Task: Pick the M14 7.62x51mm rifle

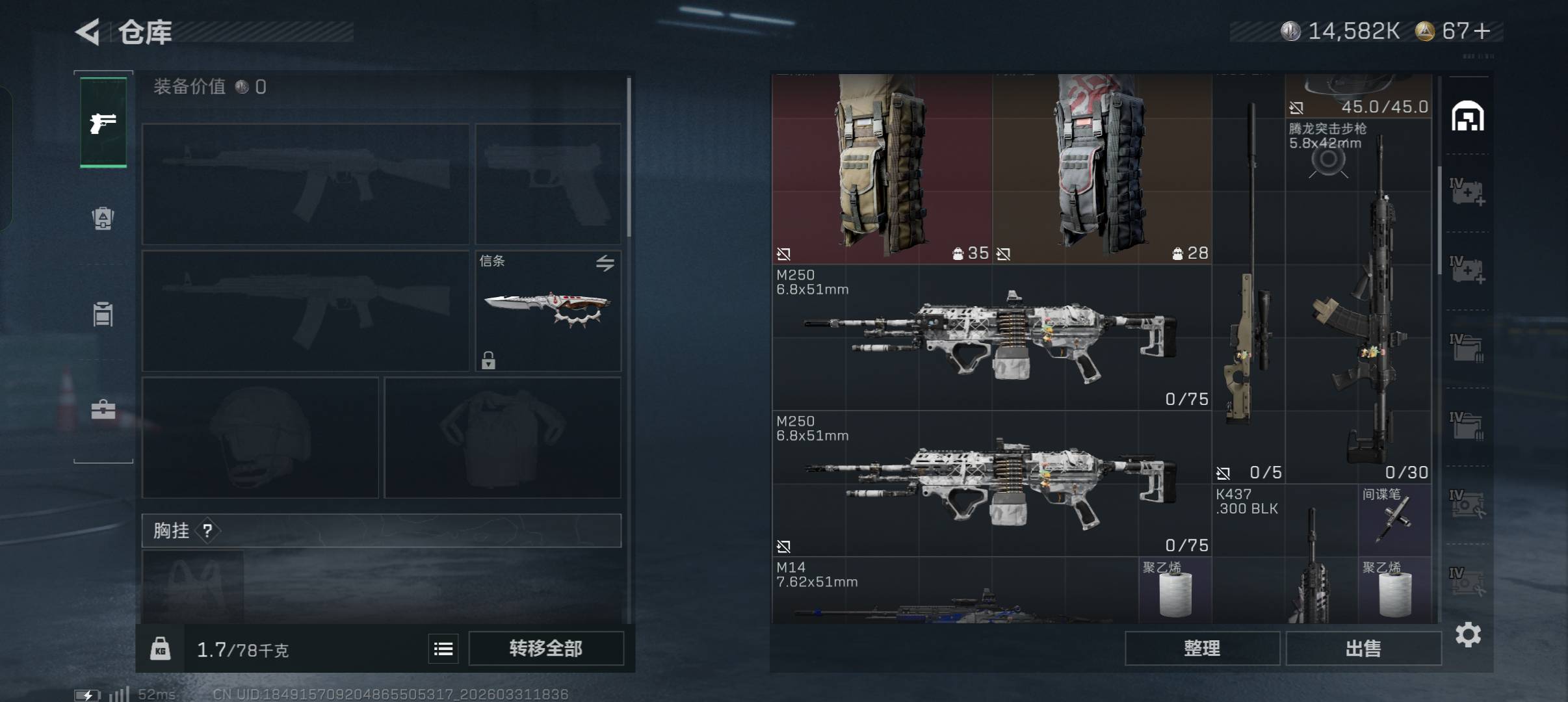Action: (954, 591)
